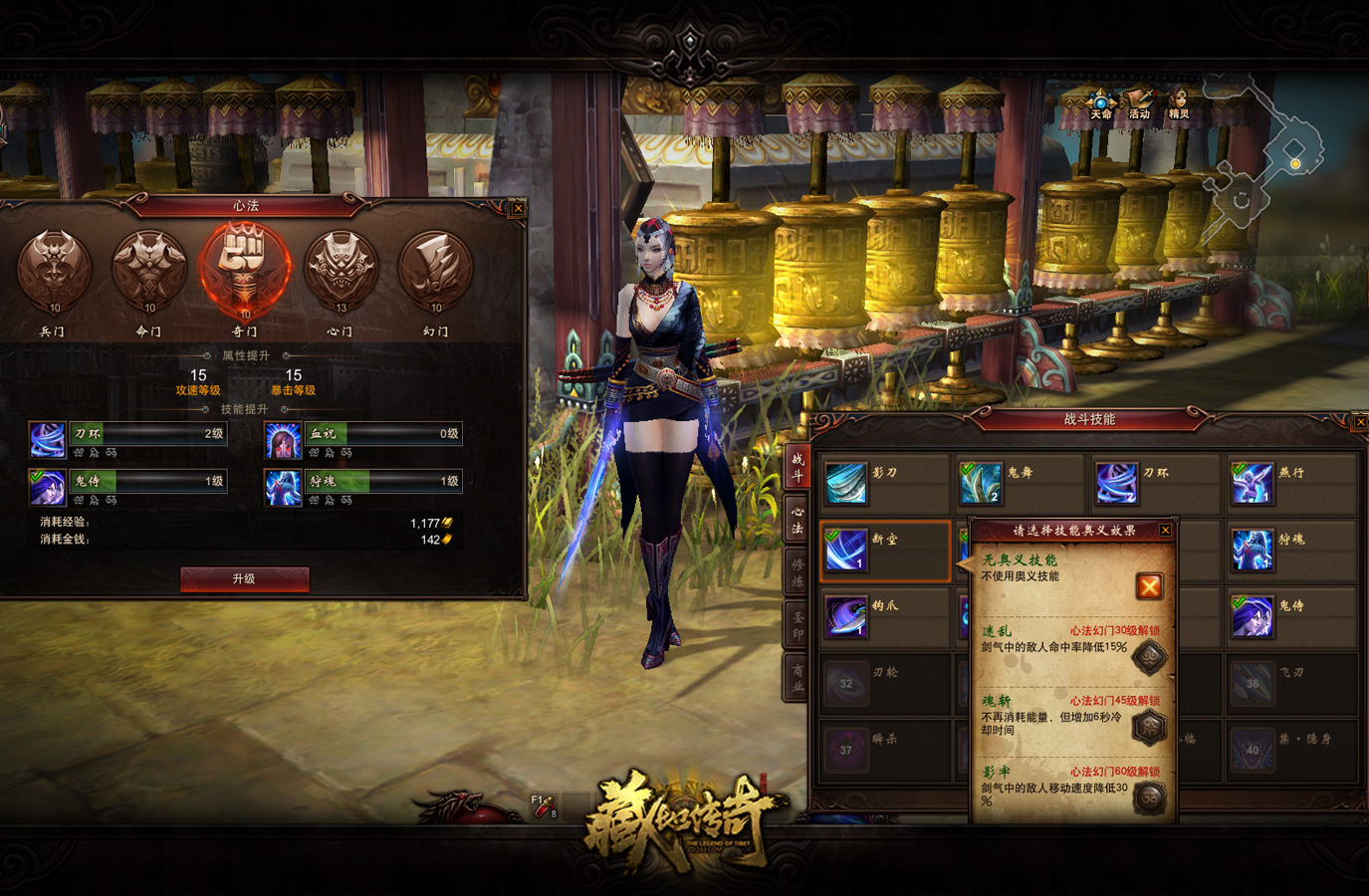Viewport: 1369px width, 896px height.
Task: Switch to the 修炼 side tab
Action: tap(798, 572)
